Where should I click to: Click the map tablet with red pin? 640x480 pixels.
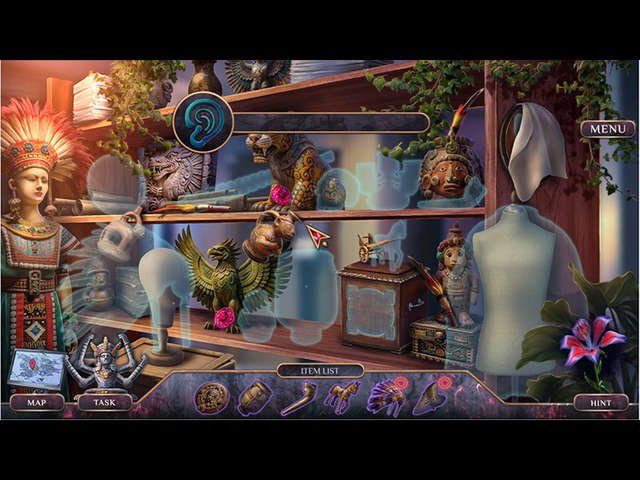point(34,368)
